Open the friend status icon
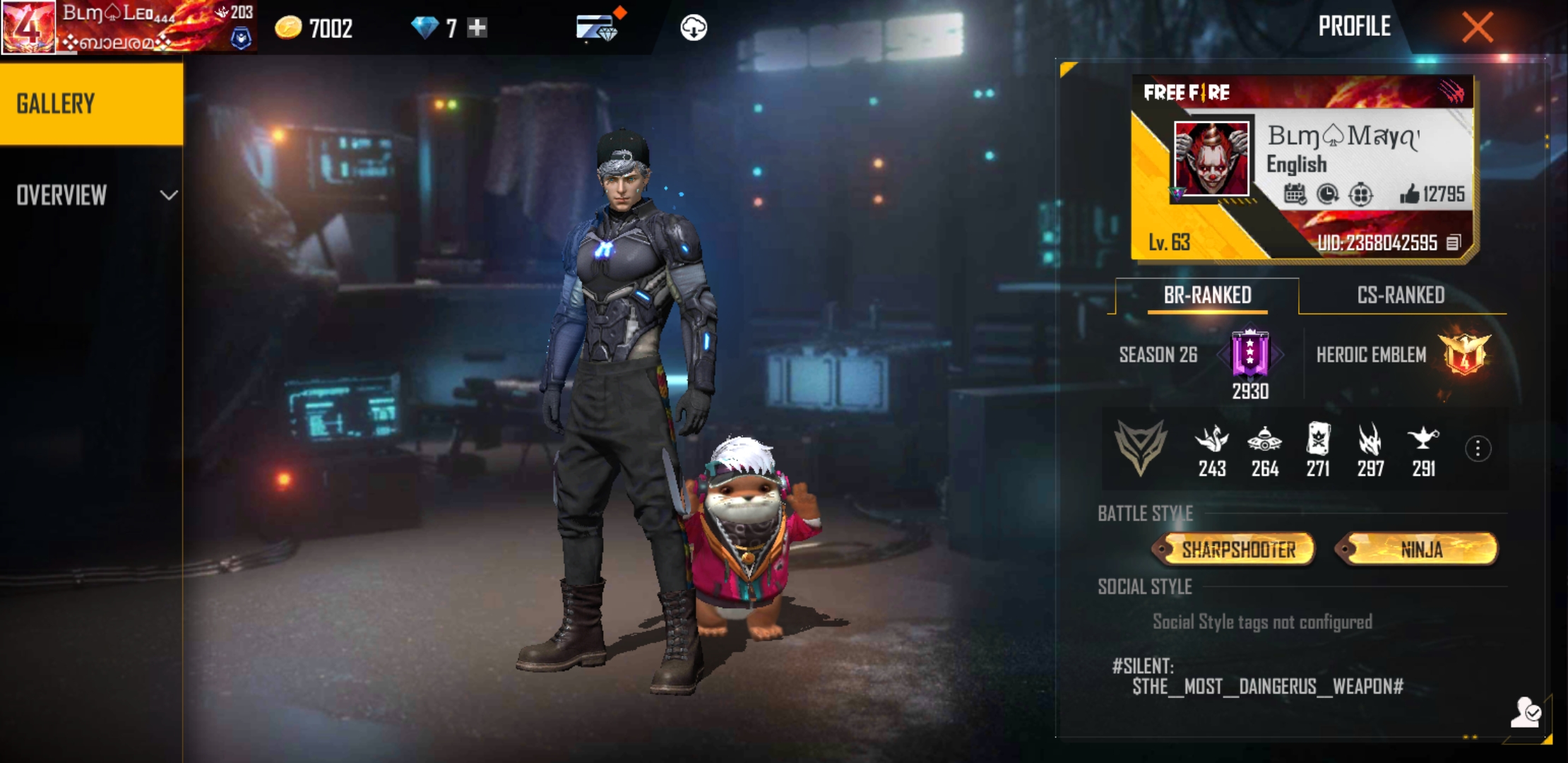The height and width of the screenshot is (763, 1568). [1526, 712]
